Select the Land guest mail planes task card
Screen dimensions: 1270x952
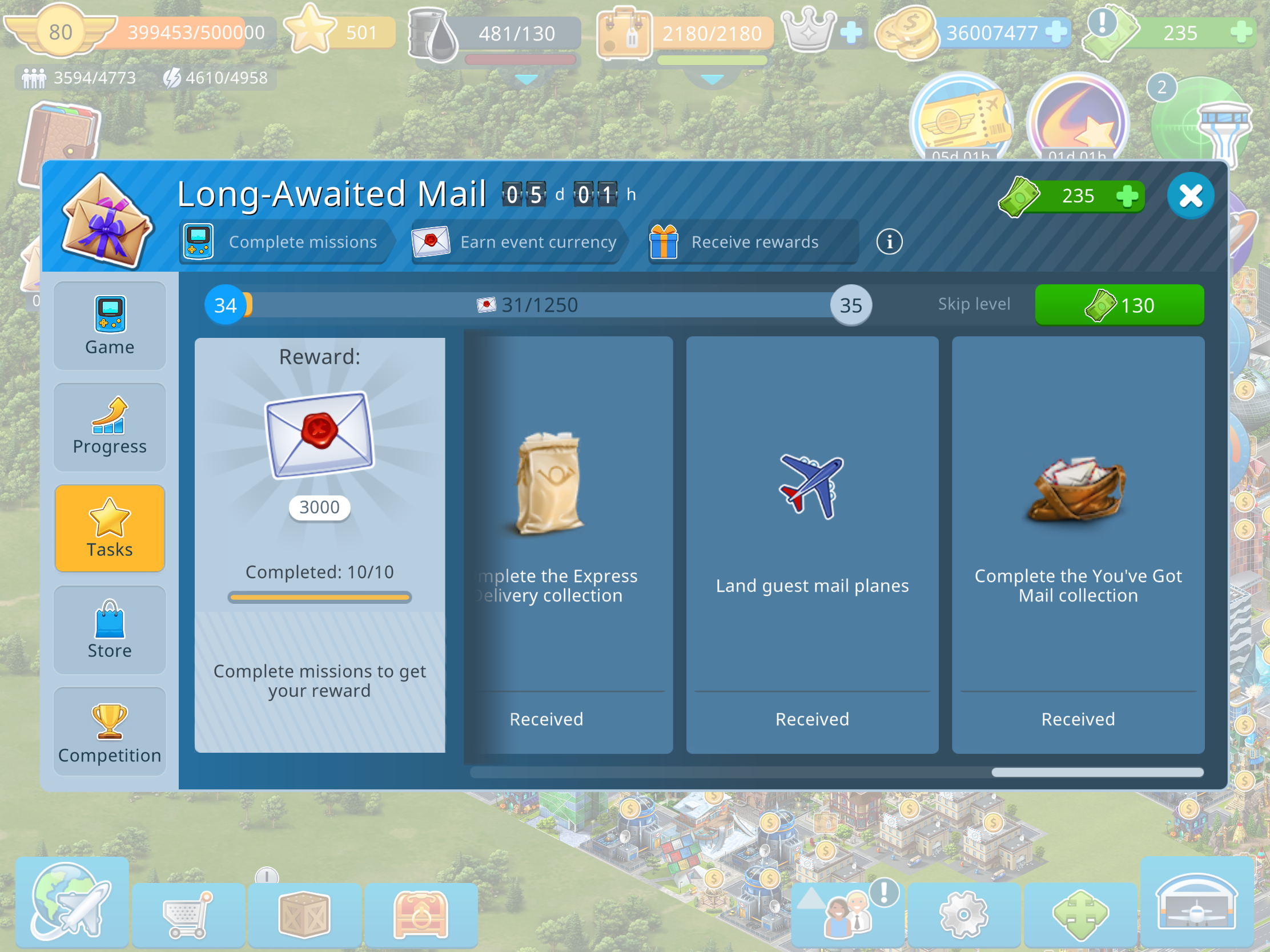click(812, 544)
